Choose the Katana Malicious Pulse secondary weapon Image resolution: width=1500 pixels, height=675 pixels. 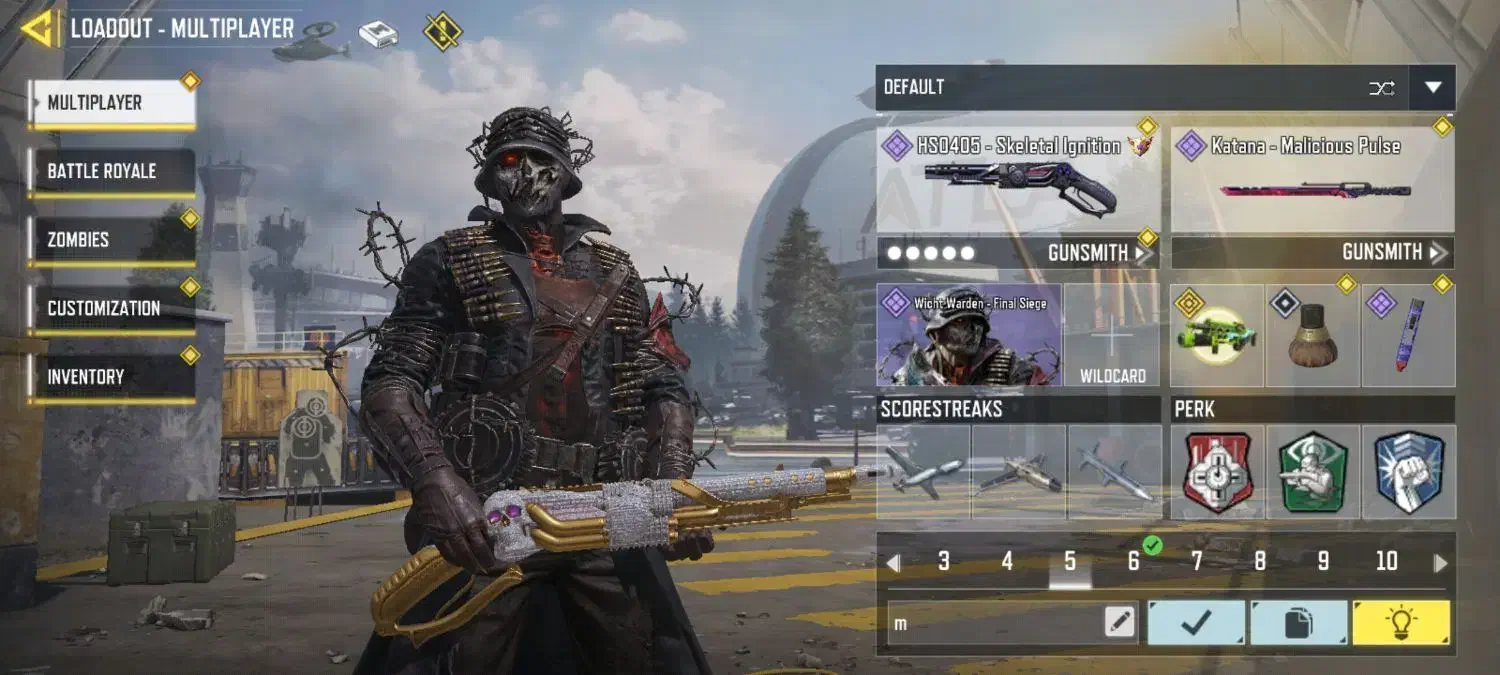pyautogui.click(x=1312, y=181)
